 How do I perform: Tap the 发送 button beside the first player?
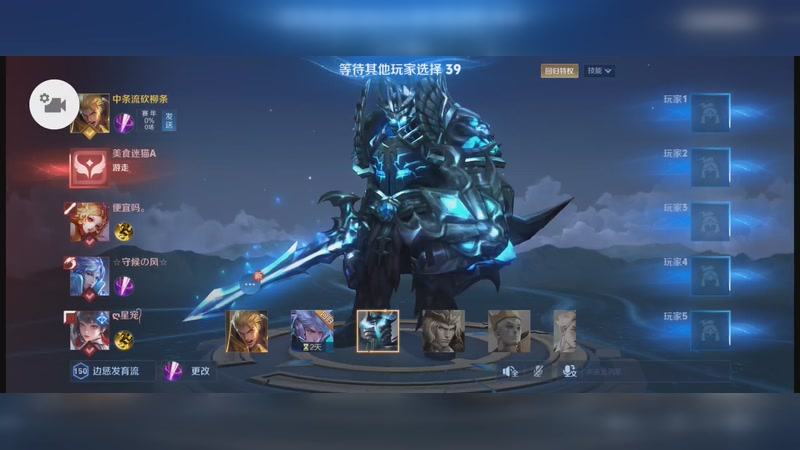168,121
